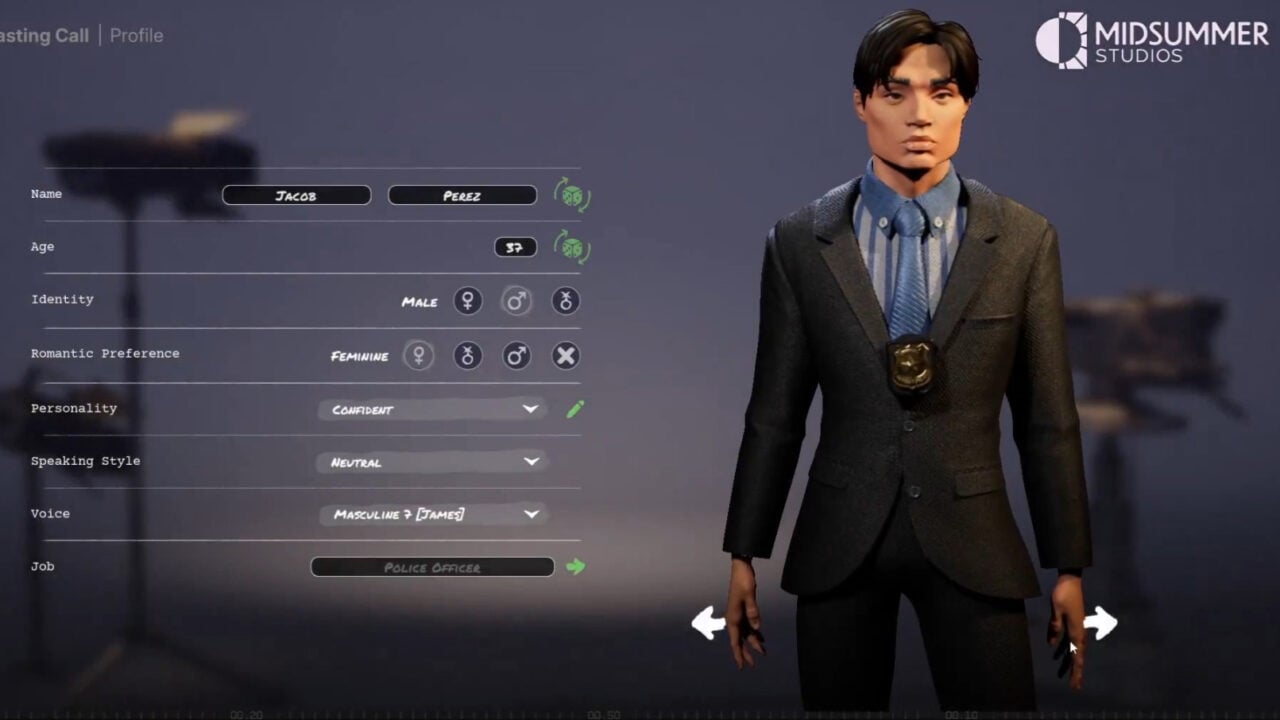Select nonbinary romantic preference
Viewport: 1280px width, 720px height.
coord(467,355)
